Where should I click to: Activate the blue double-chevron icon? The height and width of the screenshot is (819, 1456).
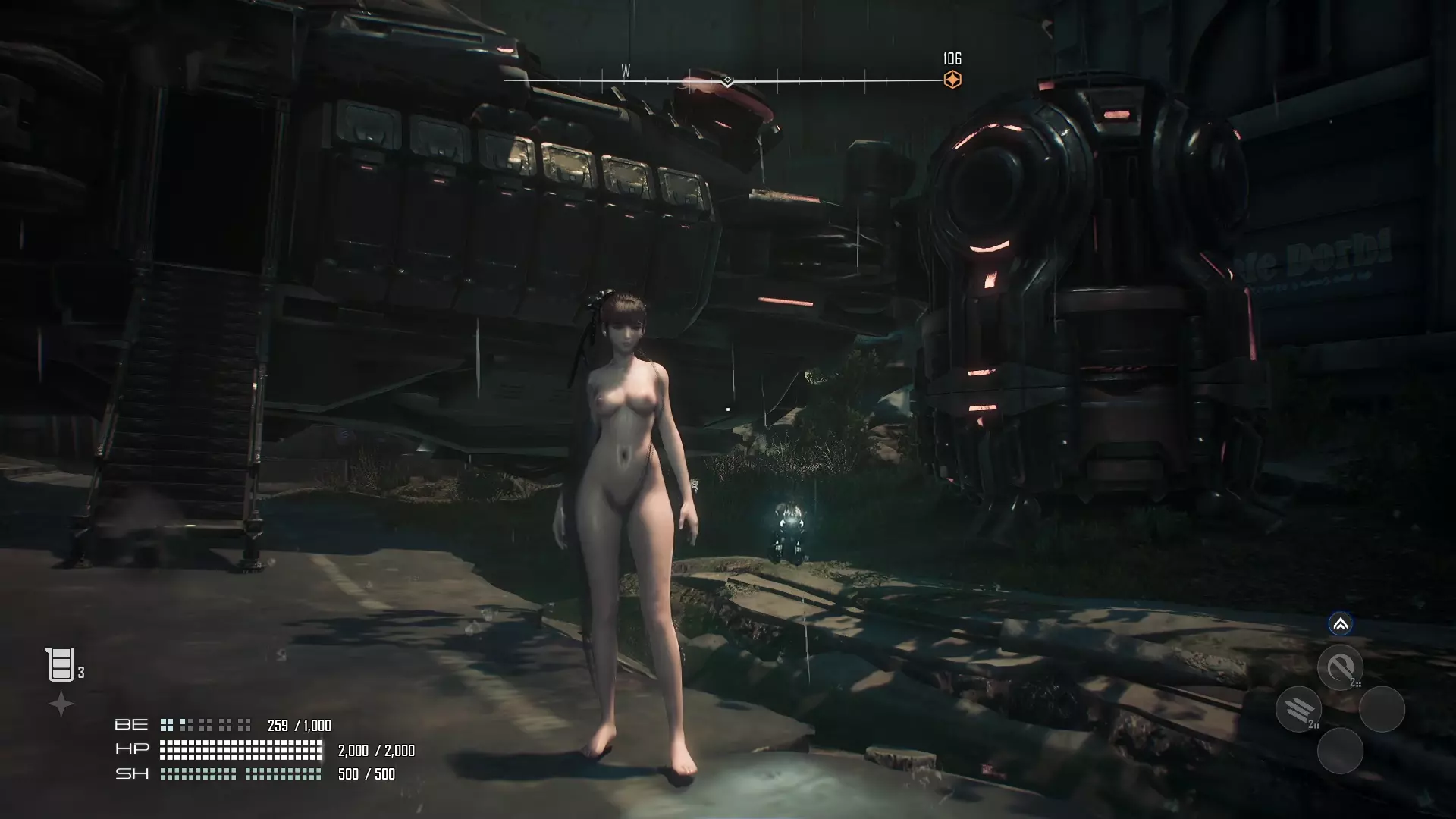(1340, 624)
